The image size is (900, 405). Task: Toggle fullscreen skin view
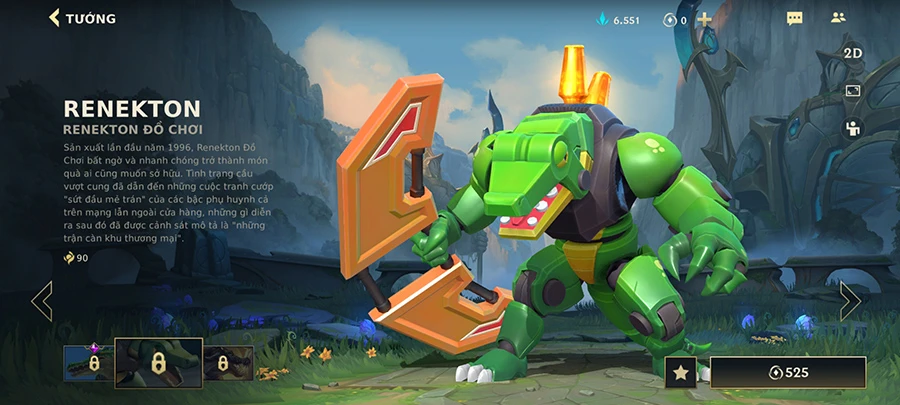[x=852, y=91]
